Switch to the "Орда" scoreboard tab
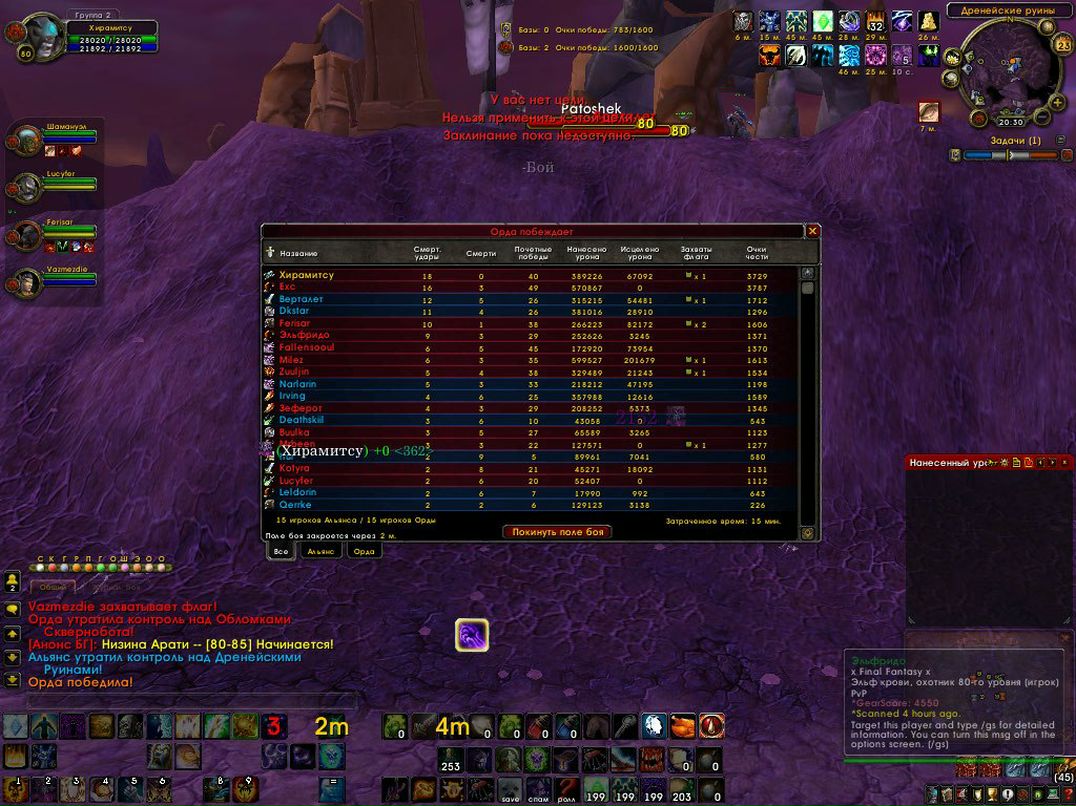This screenshot has height=806, width=1076. (x=364, y=551)
